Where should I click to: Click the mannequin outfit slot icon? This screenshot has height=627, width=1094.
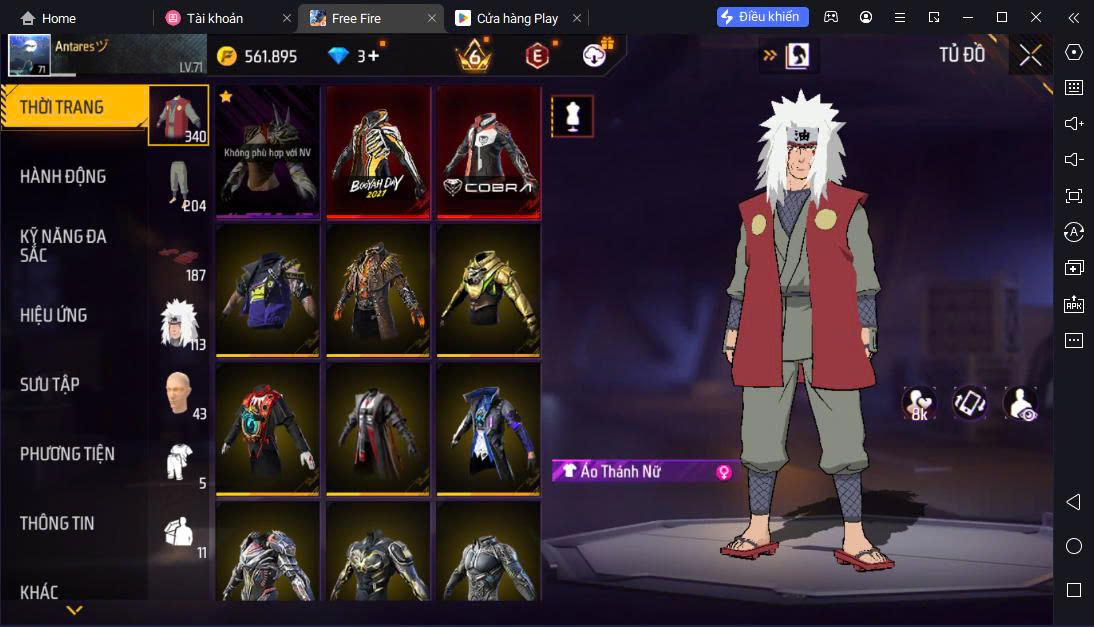[573, 116]
